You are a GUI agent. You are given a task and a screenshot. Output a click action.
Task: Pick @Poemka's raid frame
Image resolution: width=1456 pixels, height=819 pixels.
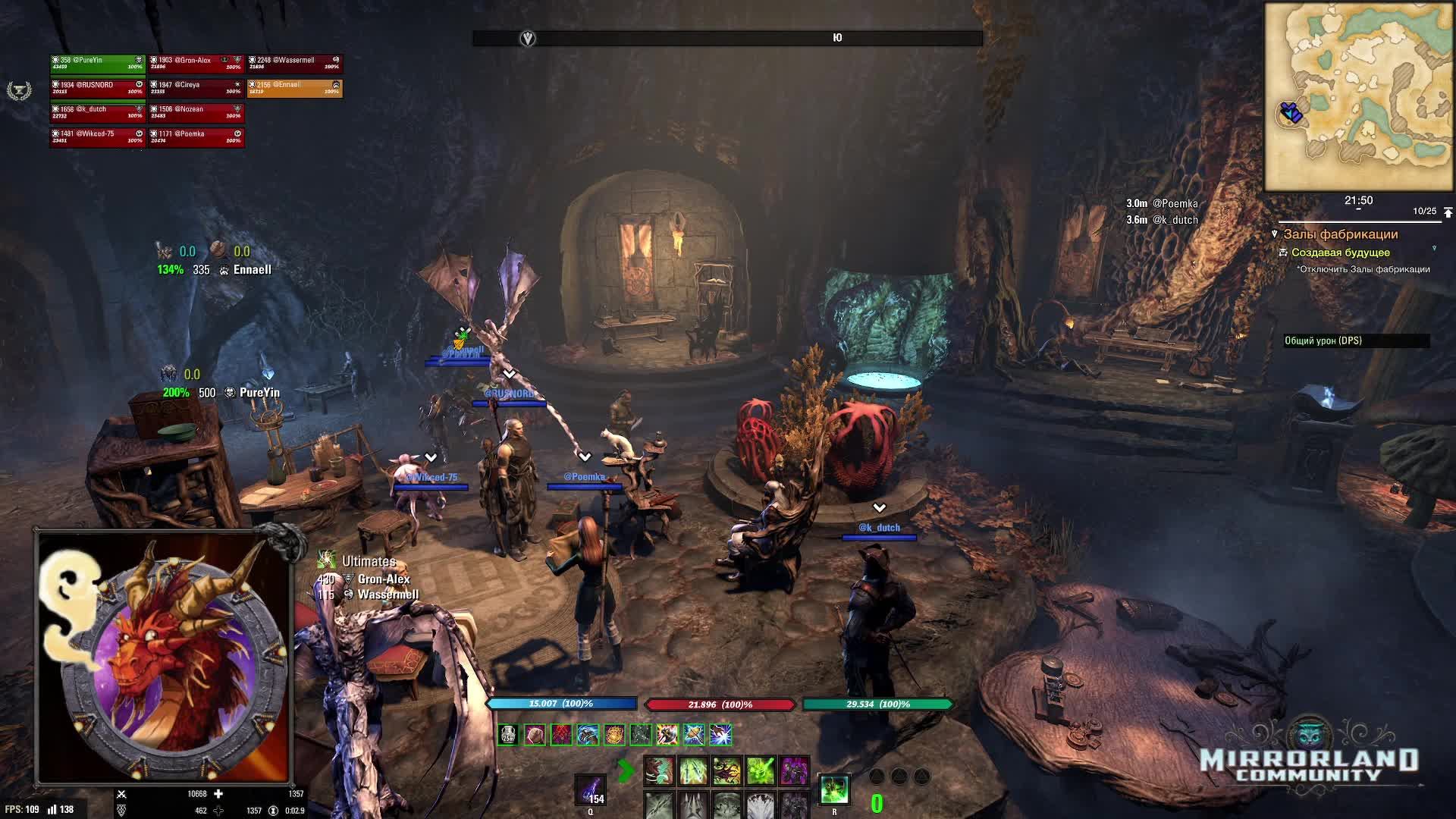click(x=196, y=136)
